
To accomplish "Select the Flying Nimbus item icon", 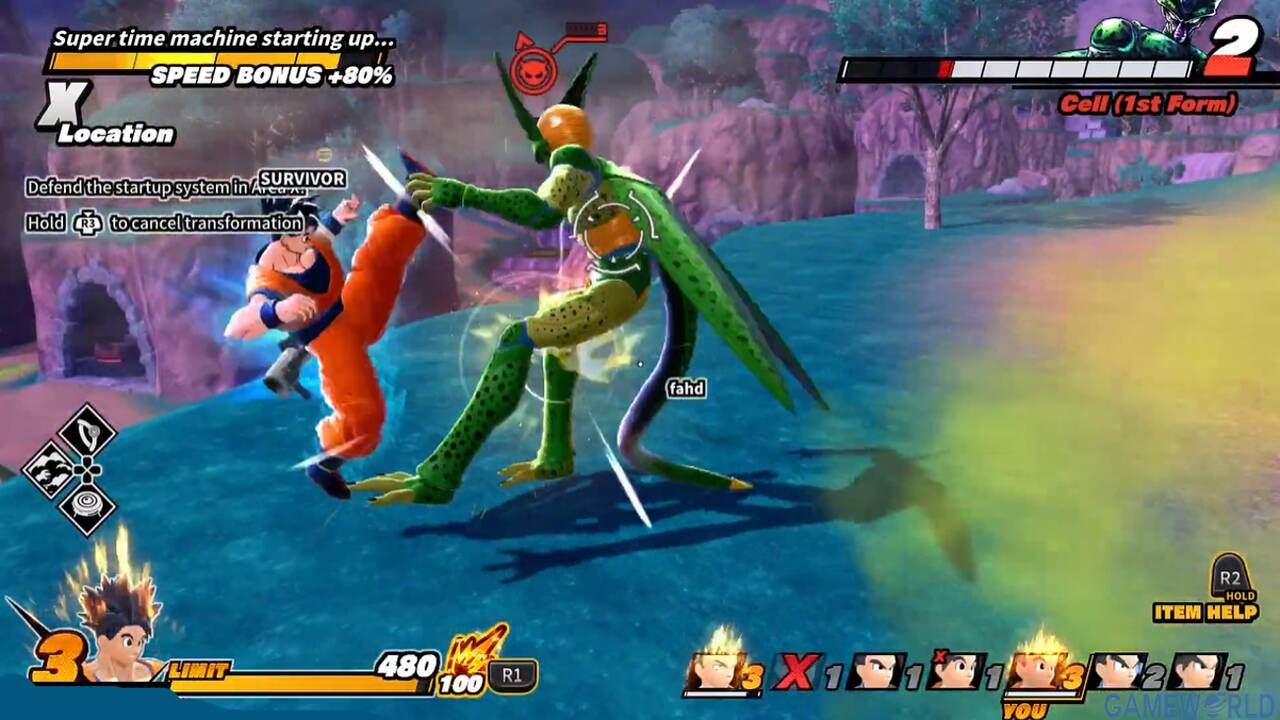I will 49,467.
